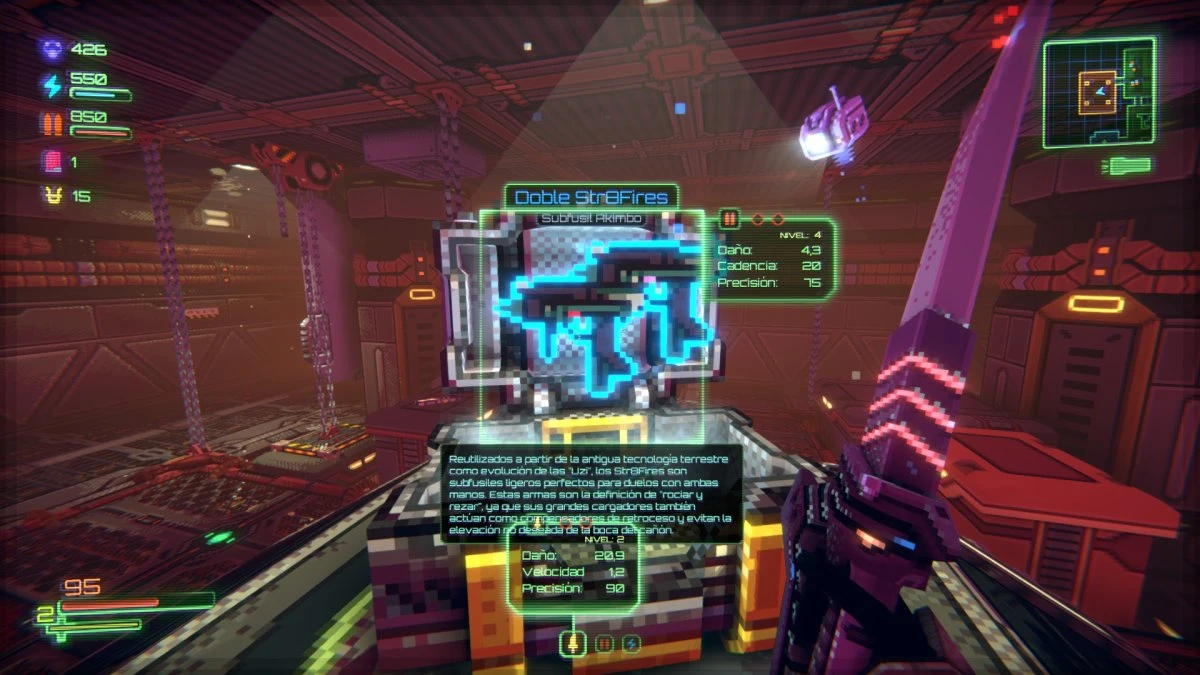The image size is (1200, 675).
Task: Select the yellow bullet weapon slot icon
Action: (573, 643)
